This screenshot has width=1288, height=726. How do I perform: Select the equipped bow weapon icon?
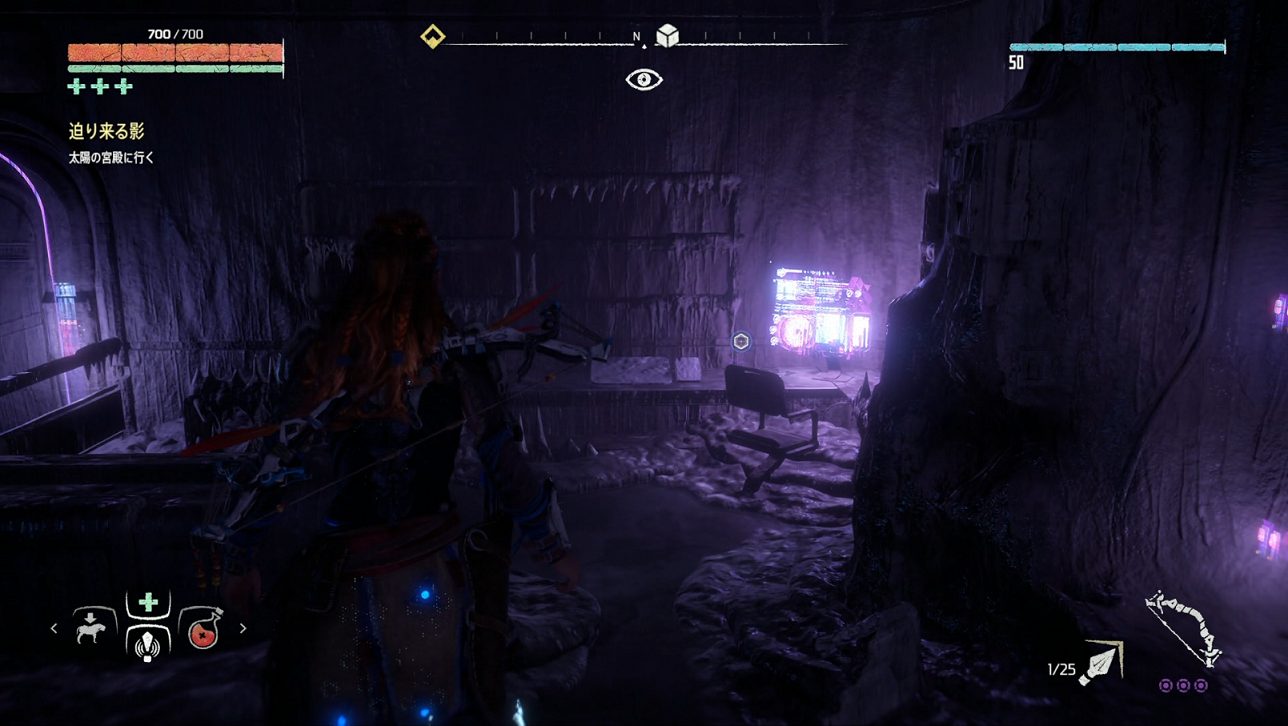coord(1182,629)
